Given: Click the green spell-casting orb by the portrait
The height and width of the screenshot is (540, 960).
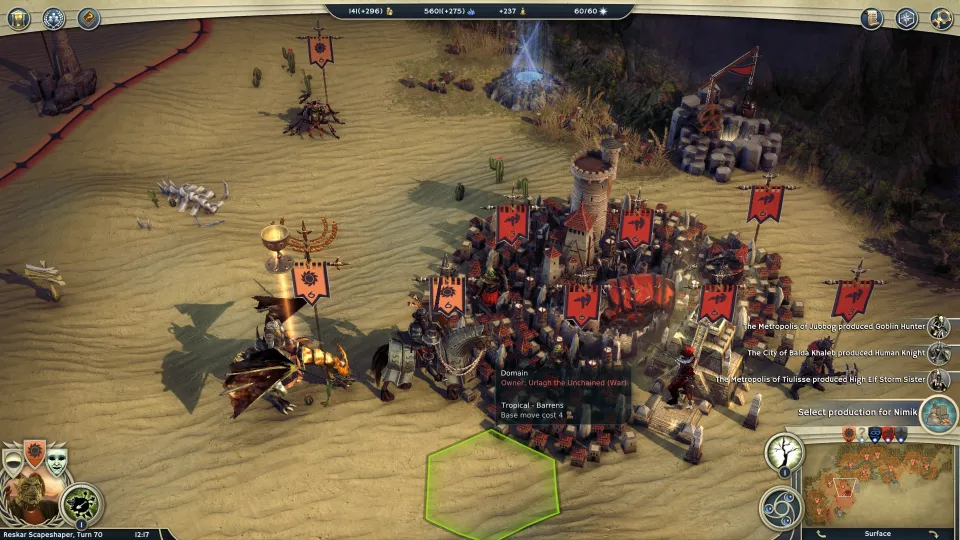Looking at the screenshot, I should click(82, 504).
